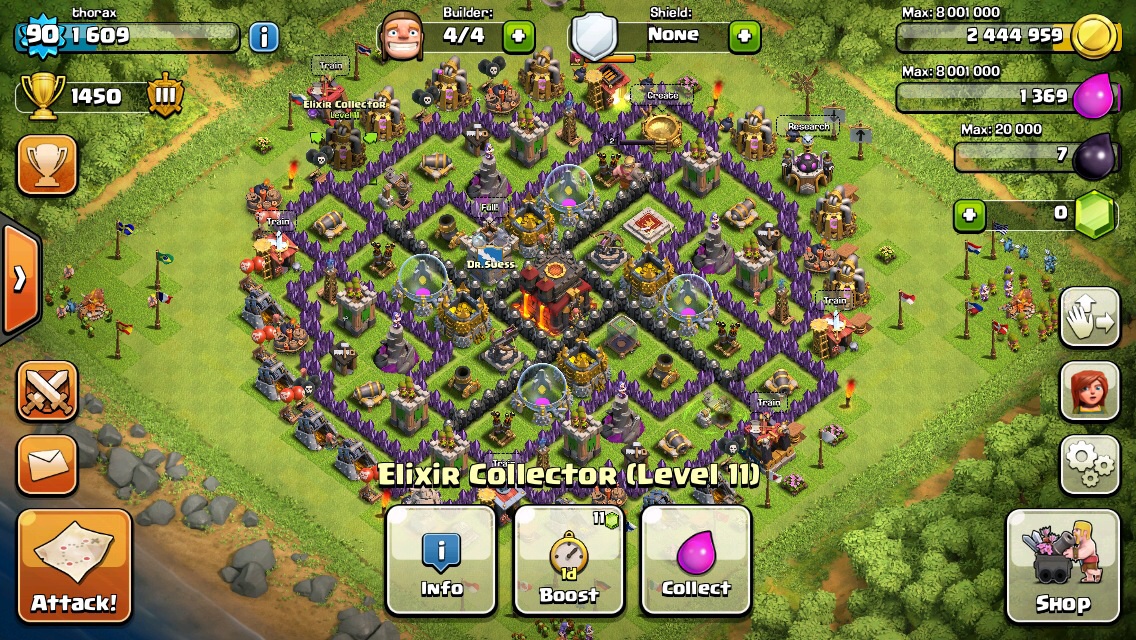
Task: View the league badge beside trophy count
Action: pyautogui.click(x=165, y=96)
